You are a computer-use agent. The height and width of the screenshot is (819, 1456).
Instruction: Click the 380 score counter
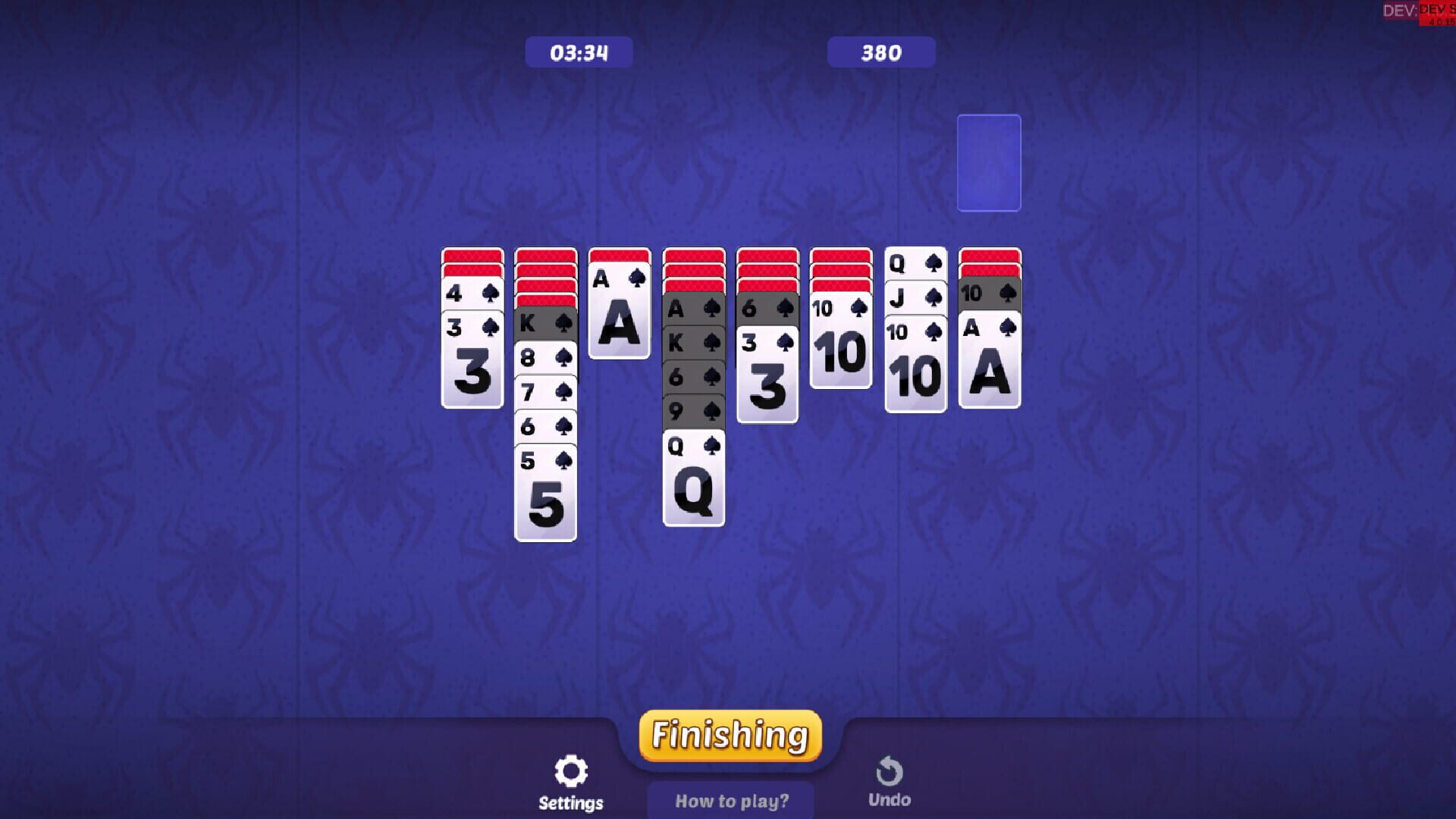pyautogui.click(x=881, y=52)
